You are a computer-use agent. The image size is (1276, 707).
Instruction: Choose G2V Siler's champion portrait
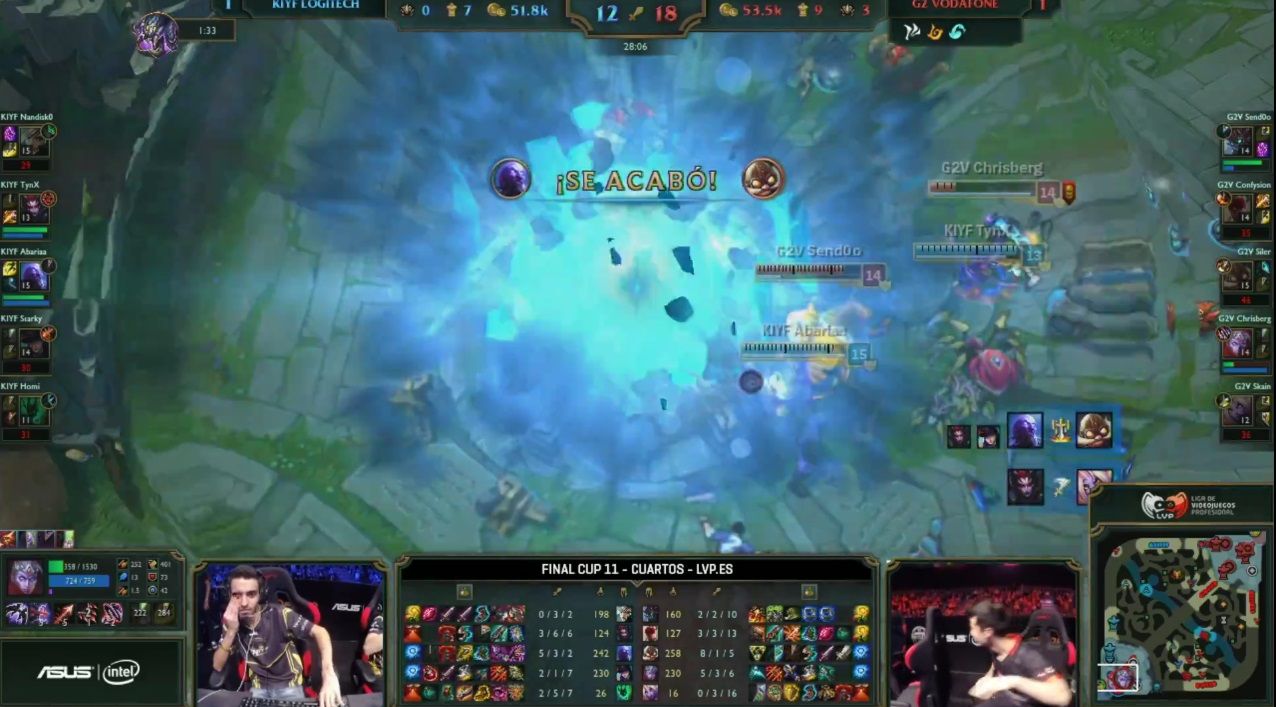[x=1238, y=275]
